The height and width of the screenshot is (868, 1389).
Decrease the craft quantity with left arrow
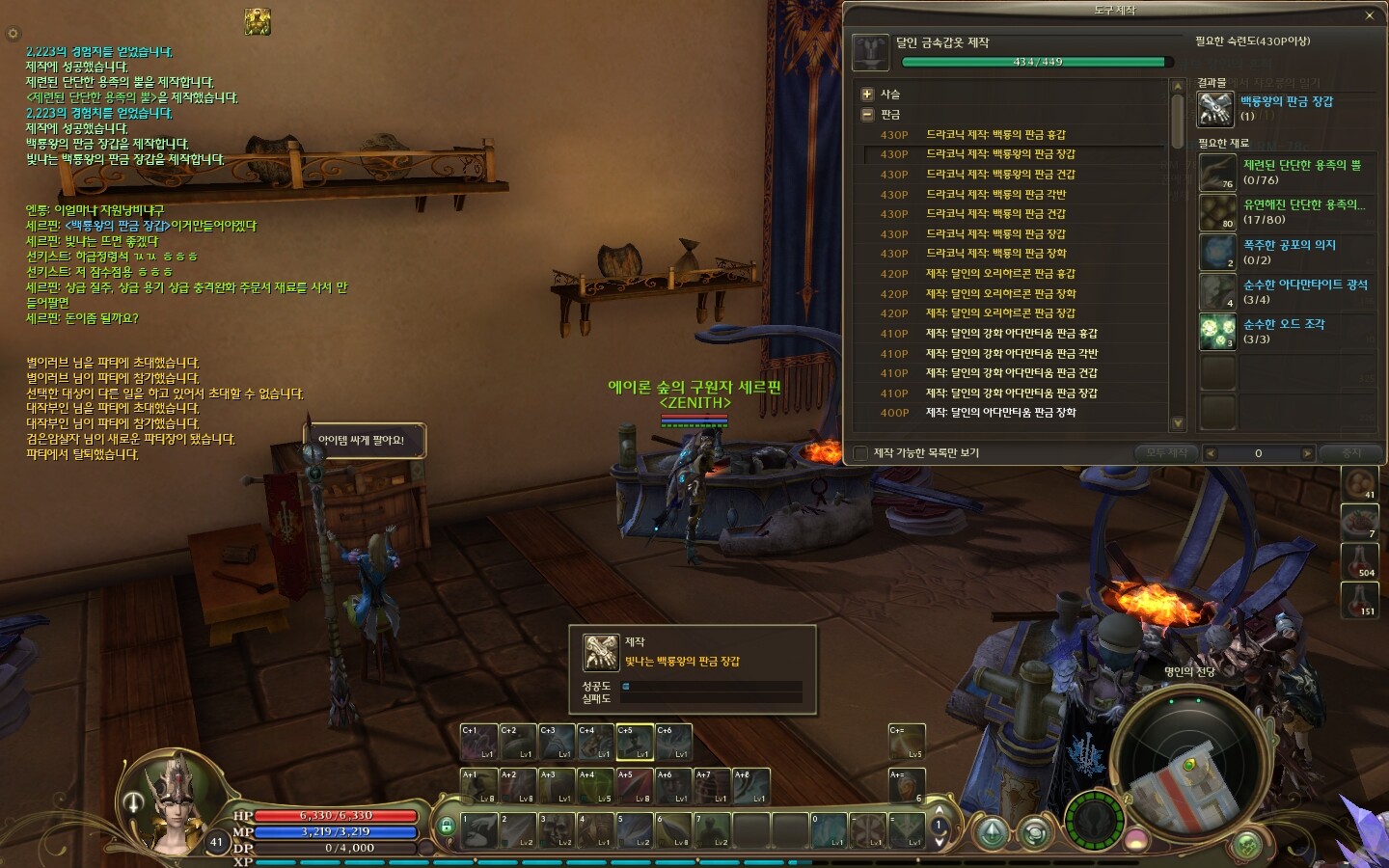point(1211,453)
